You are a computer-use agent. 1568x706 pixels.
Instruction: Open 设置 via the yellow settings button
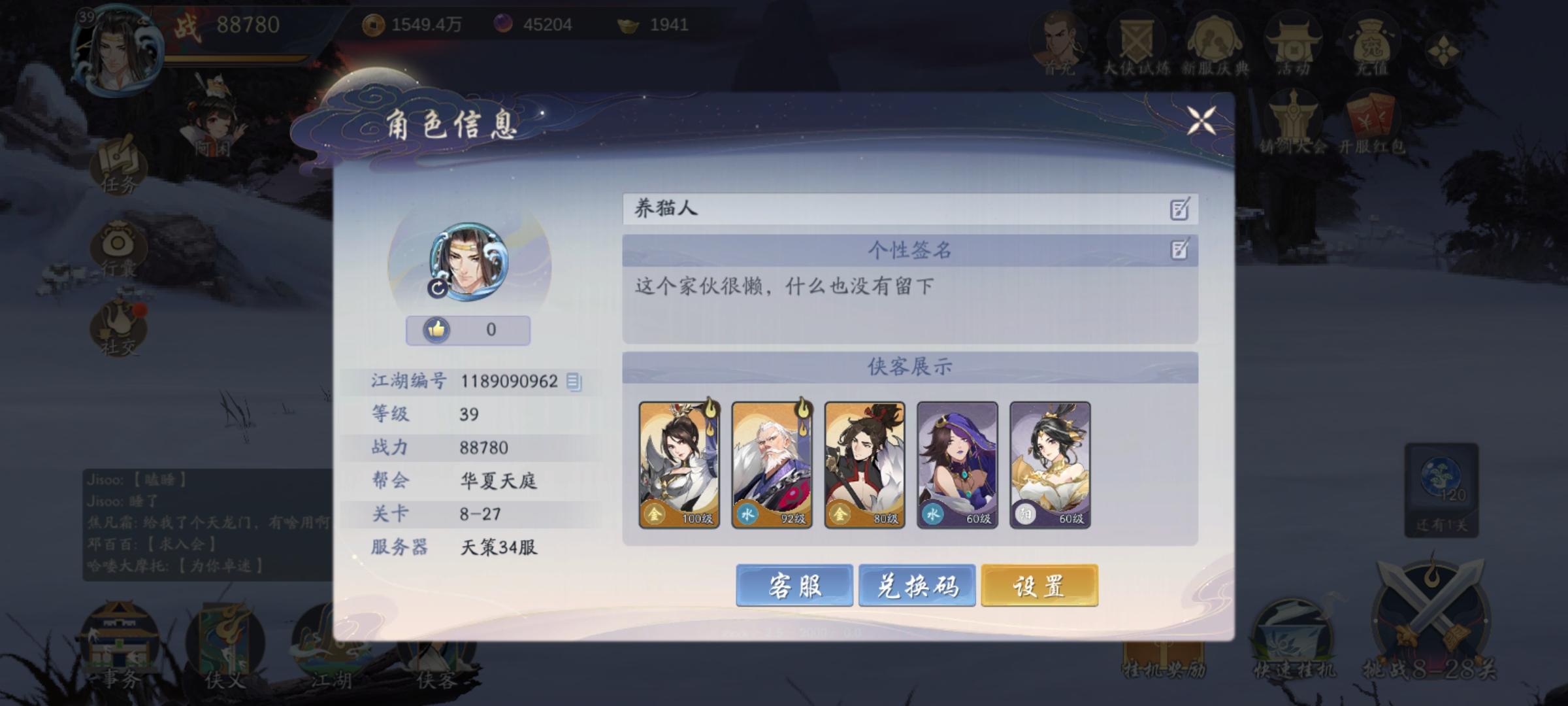click(x=1038, y=586)
